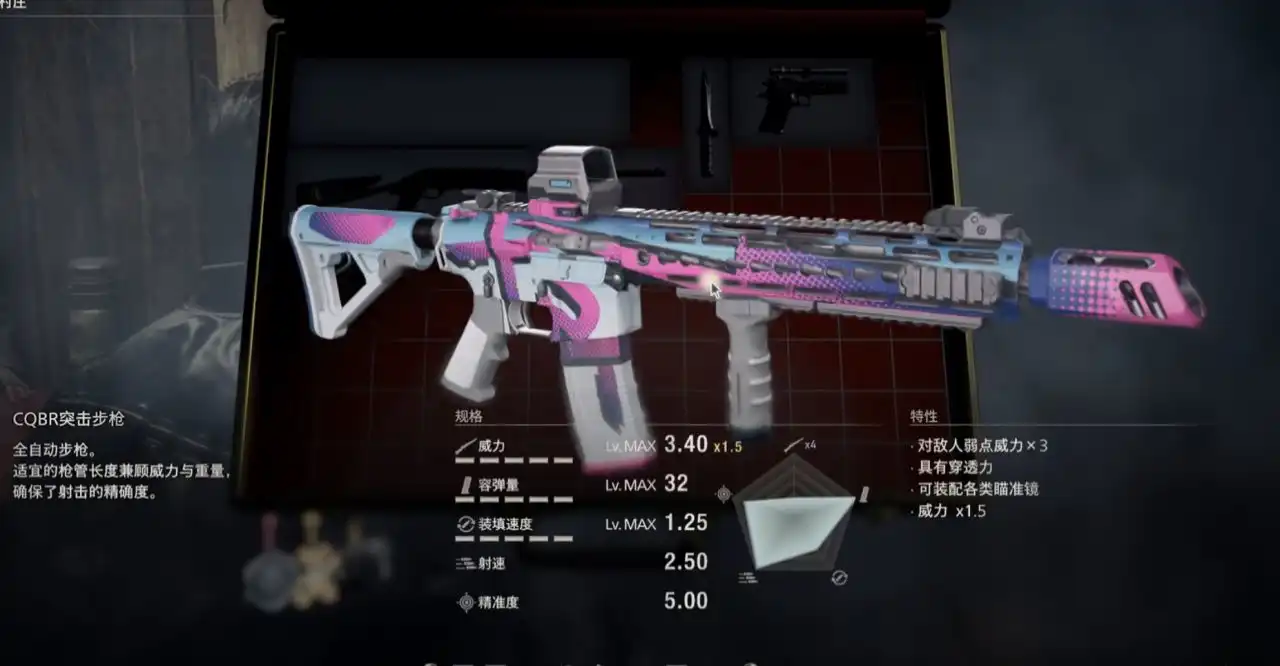Select the combat knife in the case

click(707, 124)
